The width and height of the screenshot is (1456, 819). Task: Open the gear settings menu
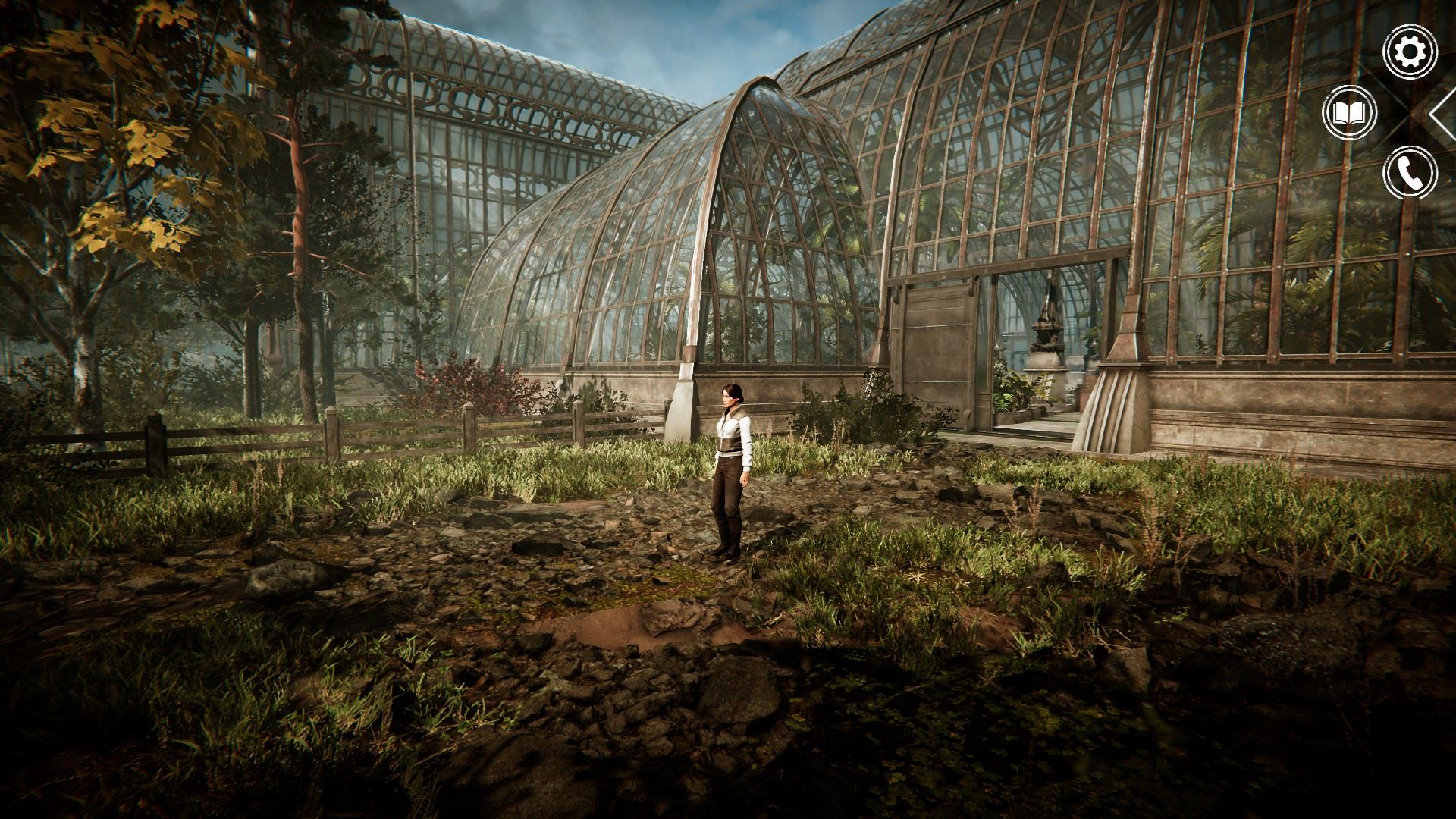pos(1410,52)
